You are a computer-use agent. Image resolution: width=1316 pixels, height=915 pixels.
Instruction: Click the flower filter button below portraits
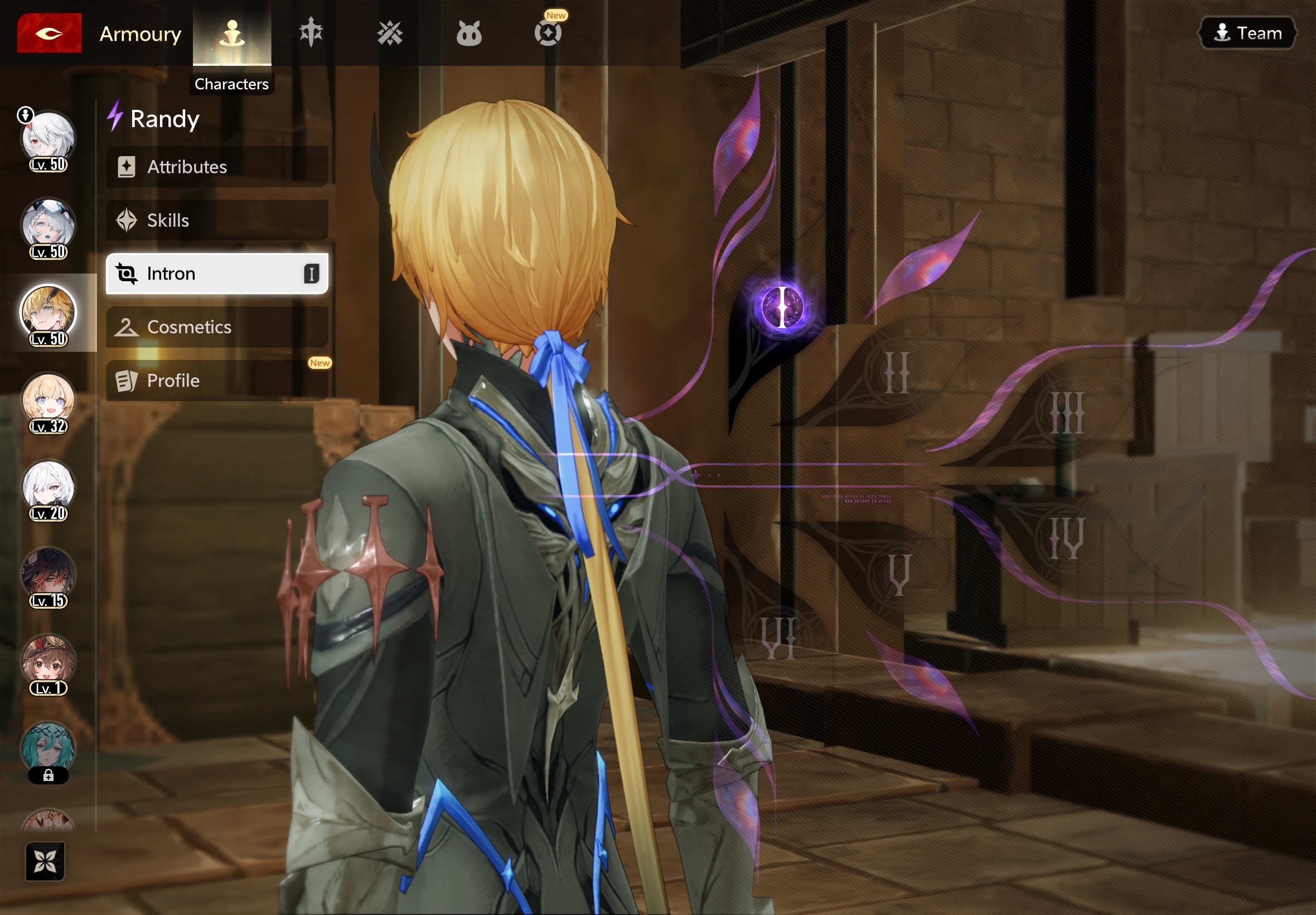tap(45, 860)
